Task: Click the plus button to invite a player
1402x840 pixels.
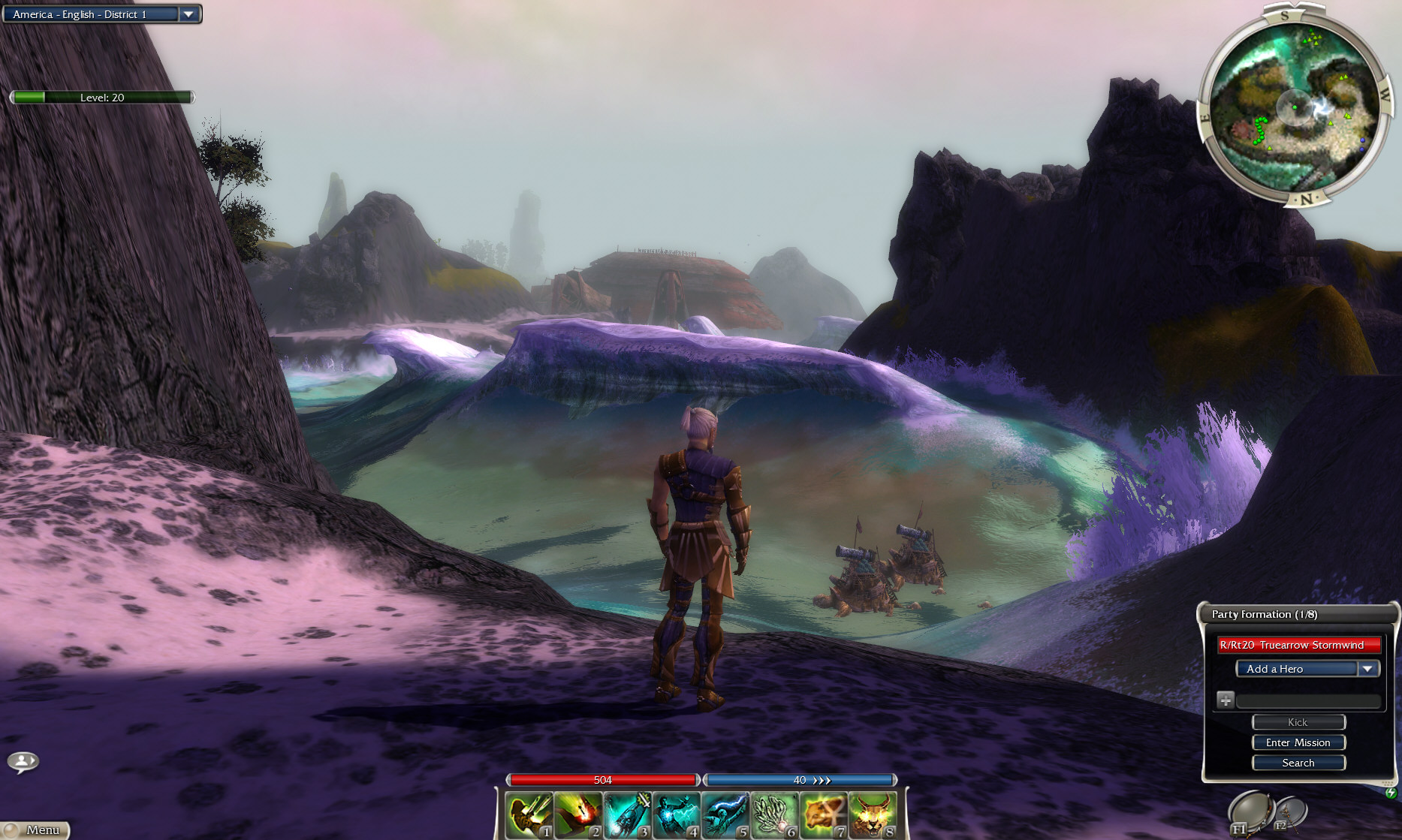Action: [1226, 700]
